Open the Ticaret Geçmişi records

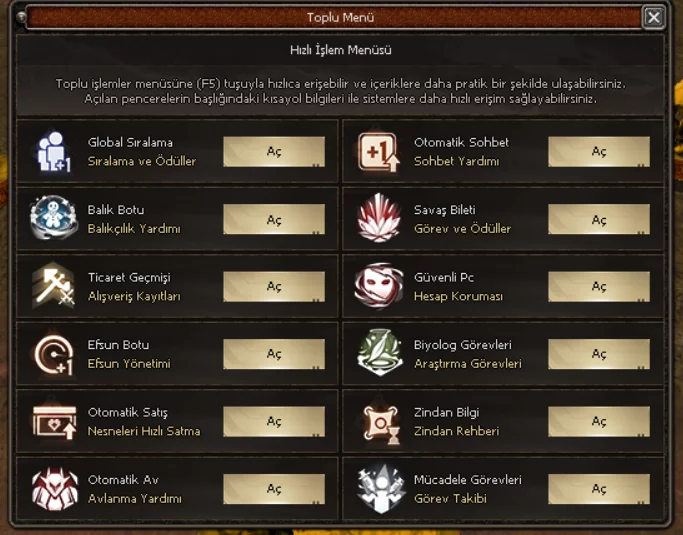(274, 287)
